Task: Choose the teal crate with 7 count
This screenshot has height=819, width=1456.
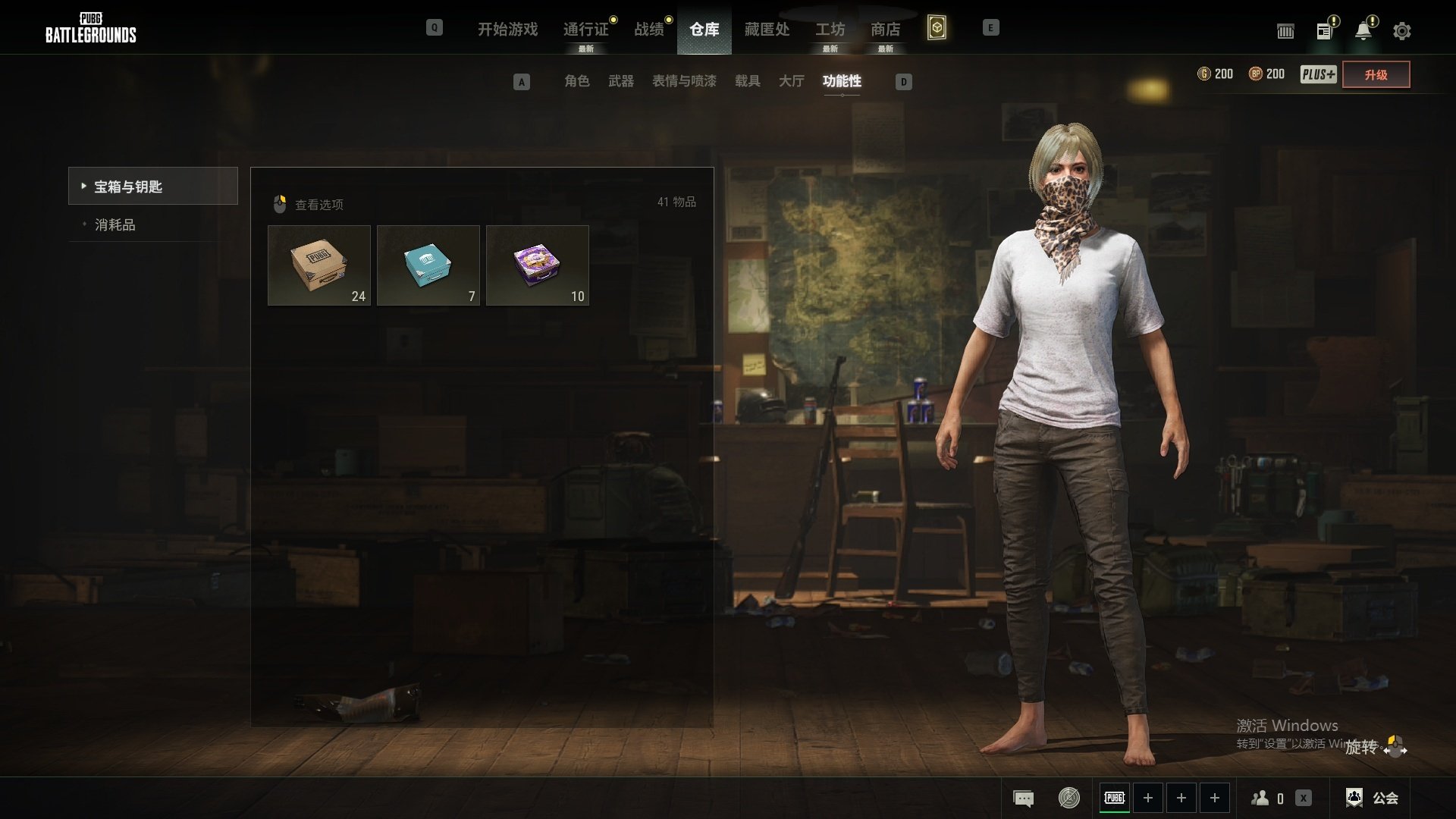Action: pyautogui.click(x=428, y=265)
